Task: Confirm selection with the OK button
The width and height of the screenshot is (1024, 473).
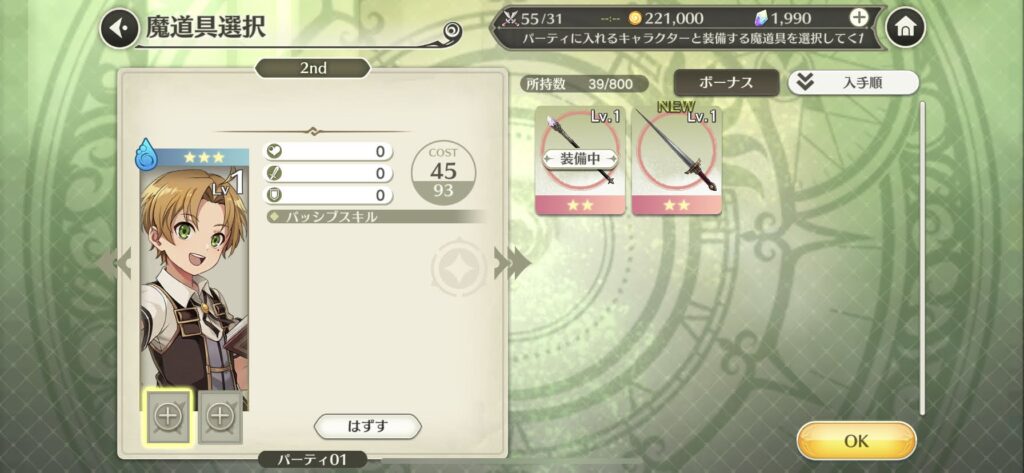Action: (x=856, y=440)
